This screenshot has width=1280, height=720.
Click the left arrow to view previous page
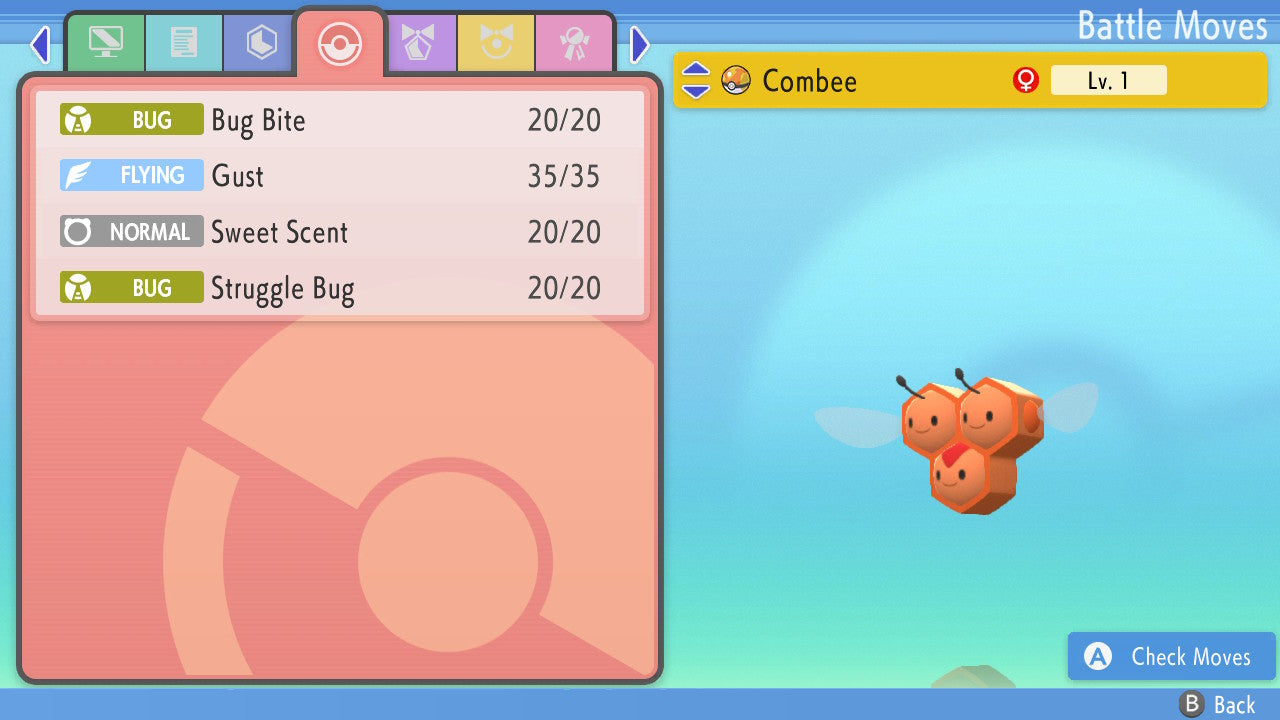click(x=40, y=44)
